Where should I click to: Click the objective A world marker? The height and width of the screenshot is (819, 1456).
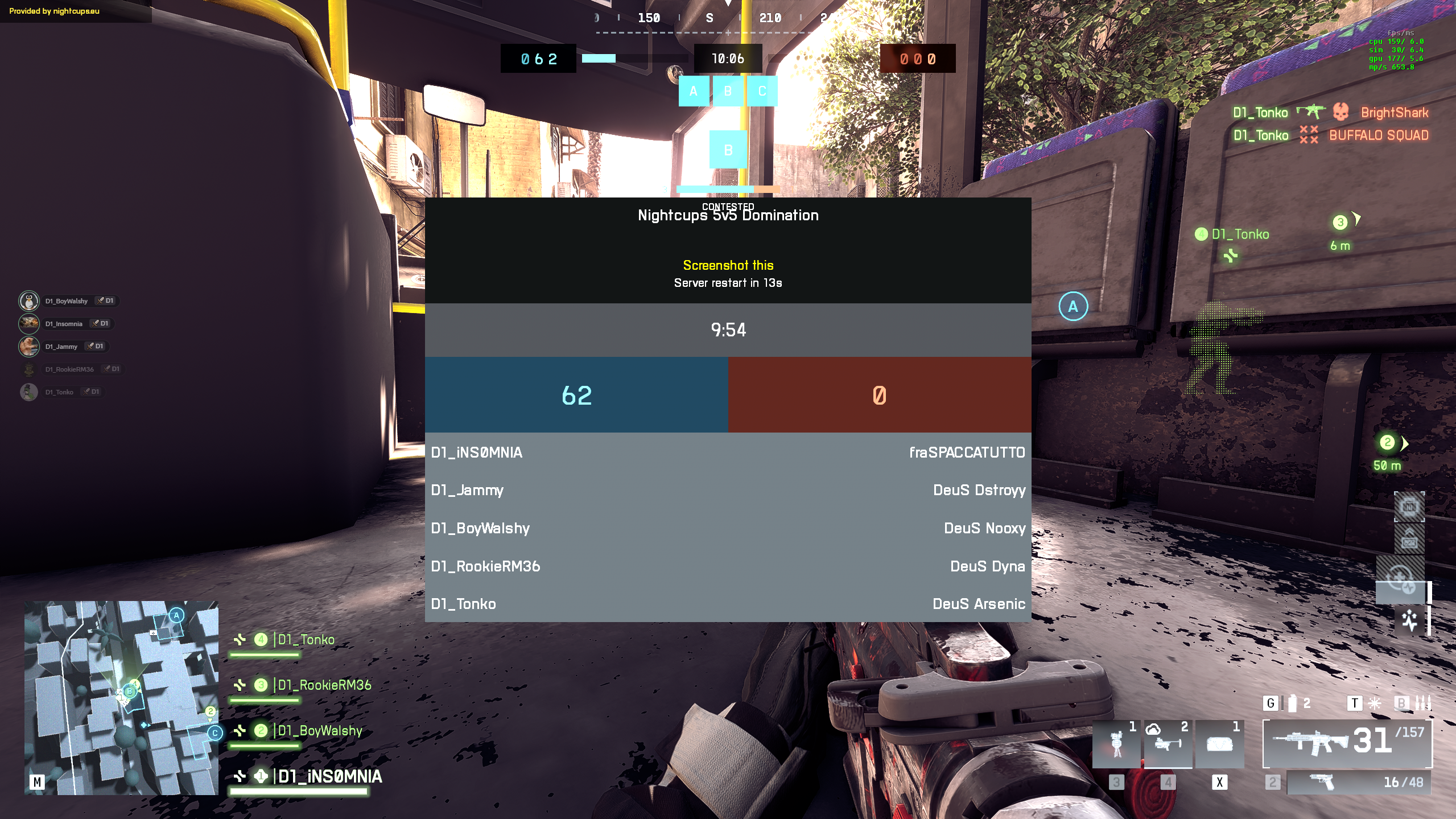[1073, 306]
